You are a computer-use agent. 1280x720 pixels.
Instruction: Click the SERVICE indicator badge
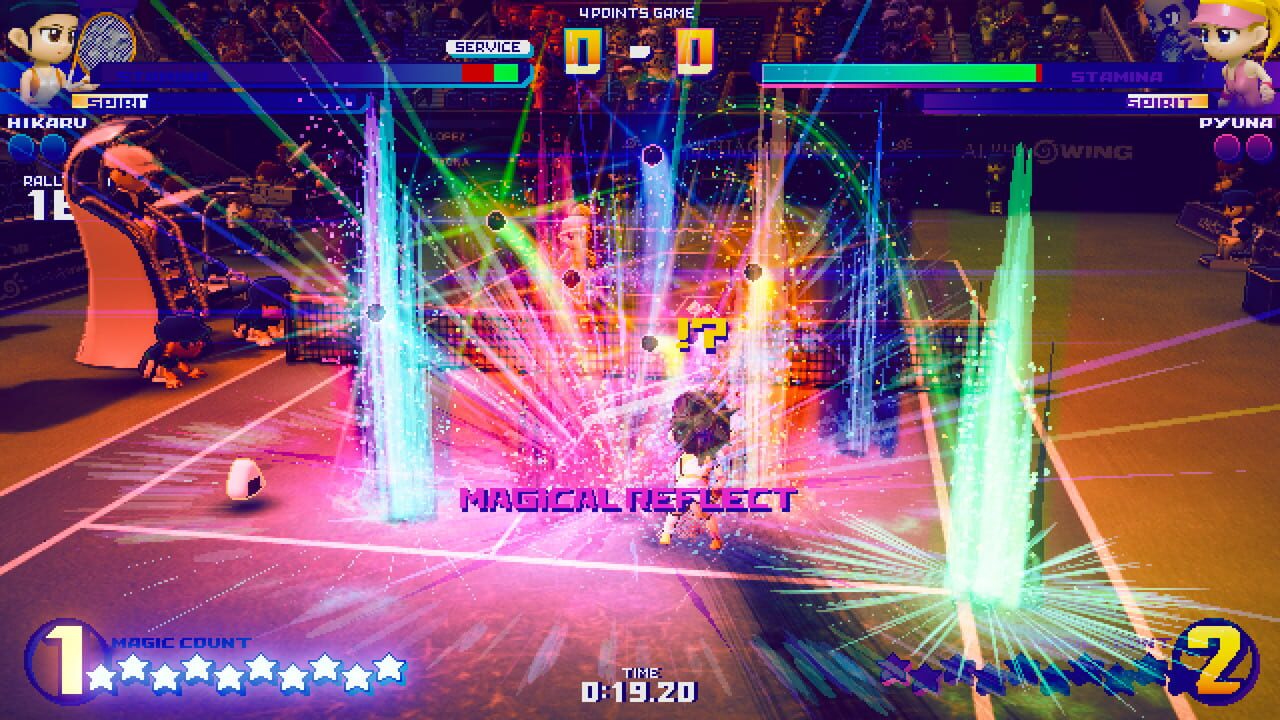pos(490,46)
